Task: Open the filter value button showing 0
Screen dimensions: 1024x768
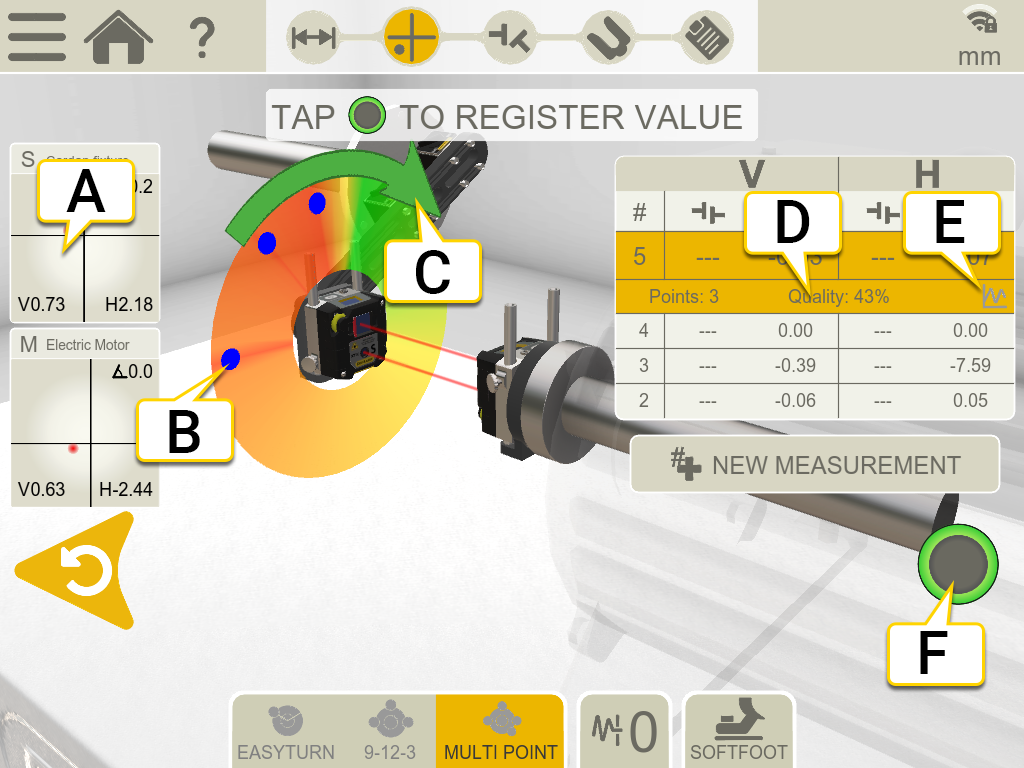Action: coord(627,731)
